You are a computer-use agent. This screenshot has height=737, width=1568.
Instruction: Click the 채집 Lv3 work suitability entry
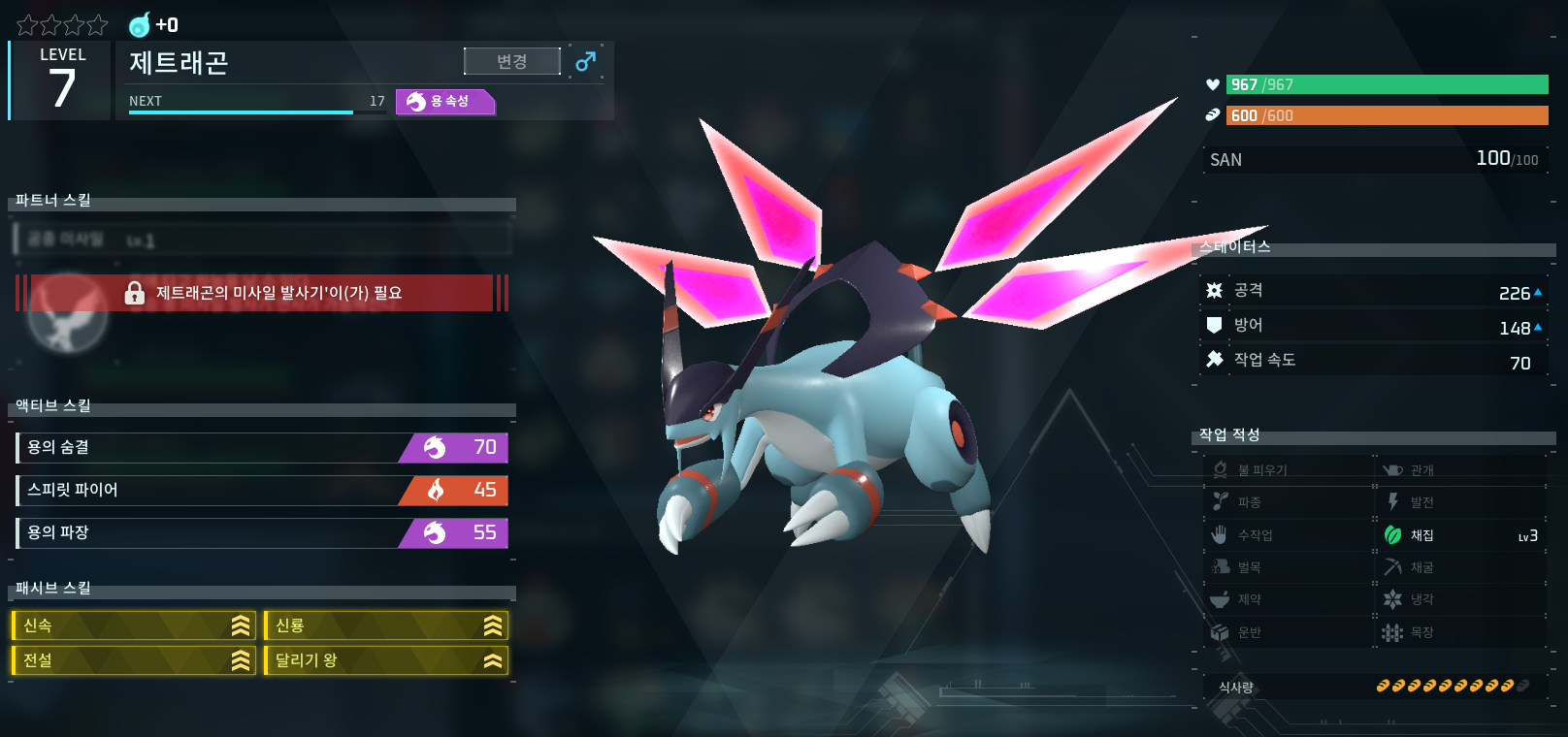tap(1460, 535)
